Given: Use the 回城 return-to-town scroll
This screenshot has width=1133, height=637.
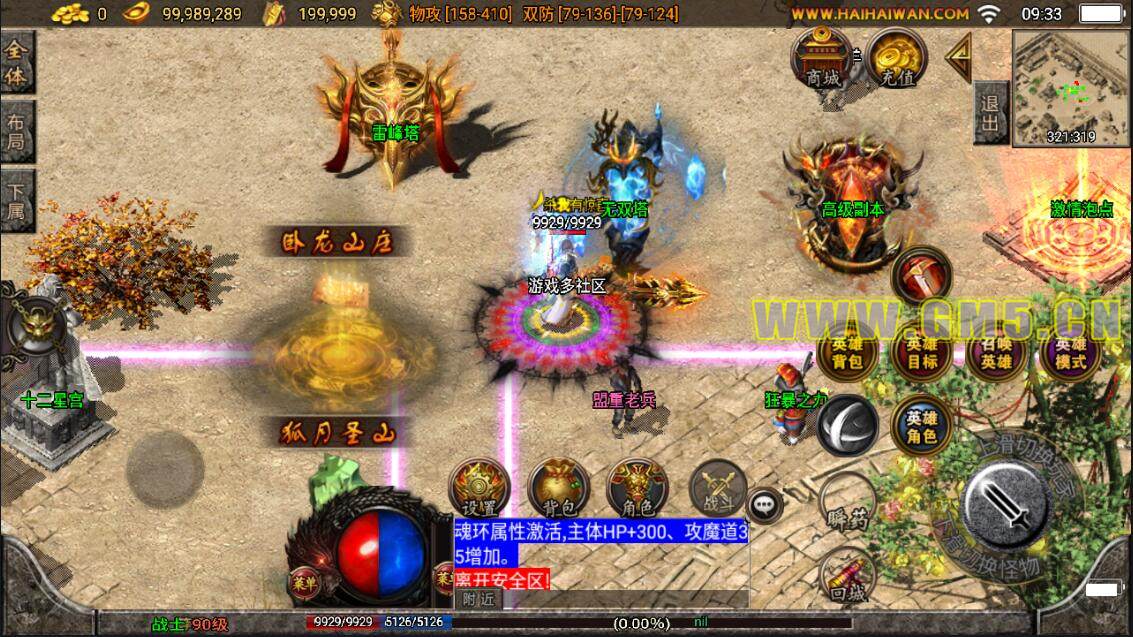Looking at the screenshot, I should click(847, 578).
